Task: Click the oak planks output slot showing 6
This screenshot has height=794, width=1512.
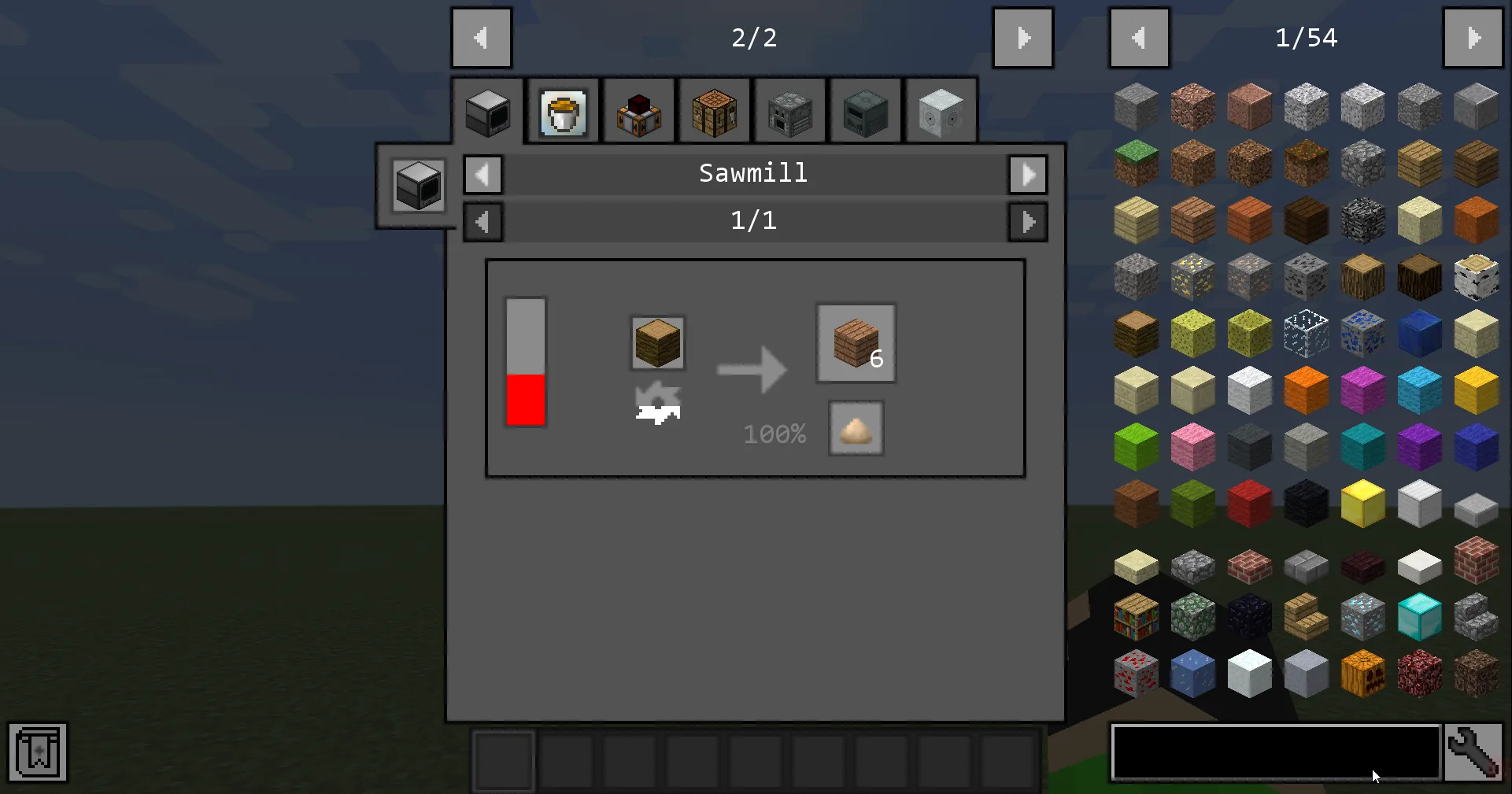Action: click(x=856, y=342)
